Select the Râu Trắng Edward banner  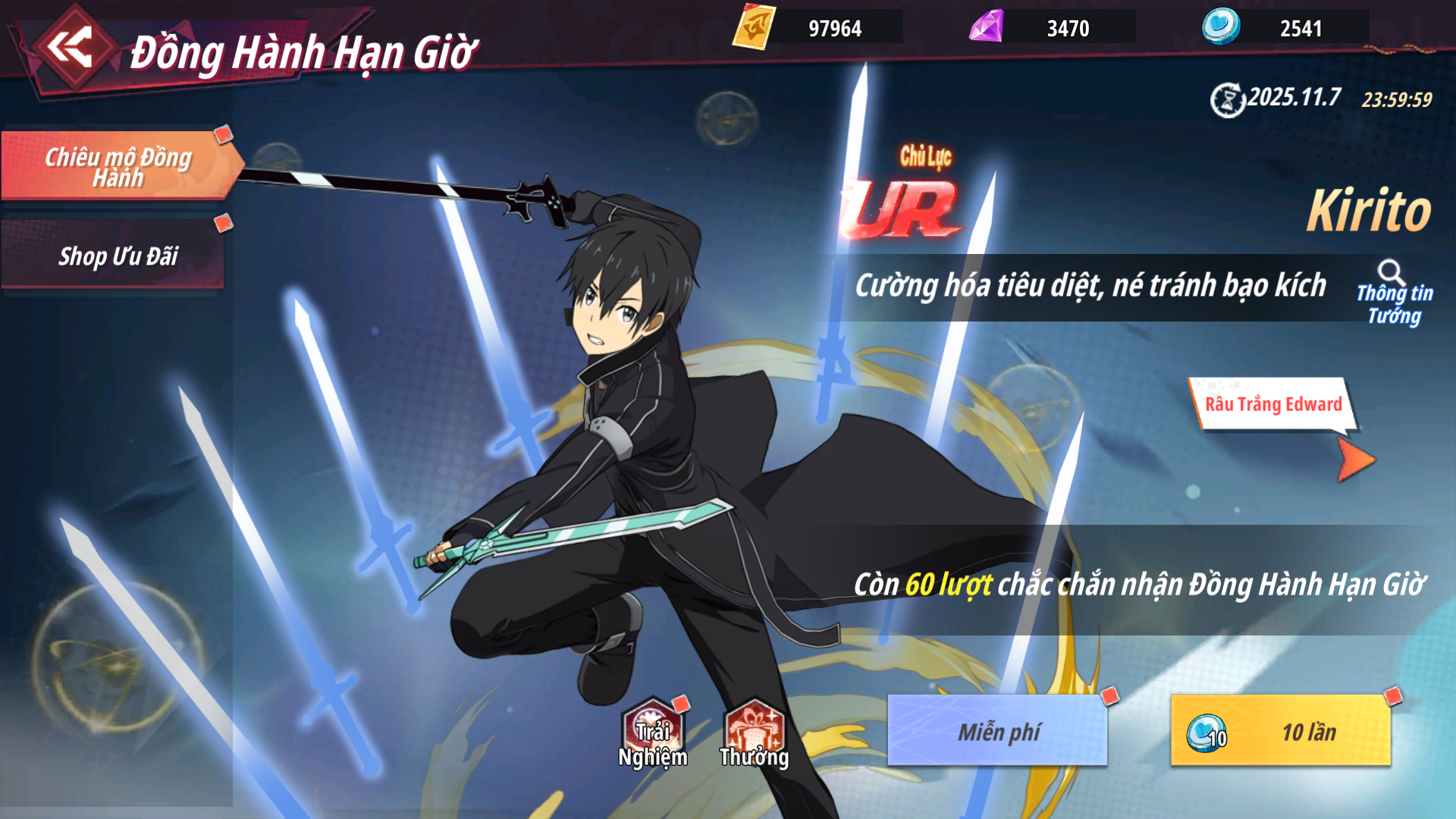tap(1272, 404)
